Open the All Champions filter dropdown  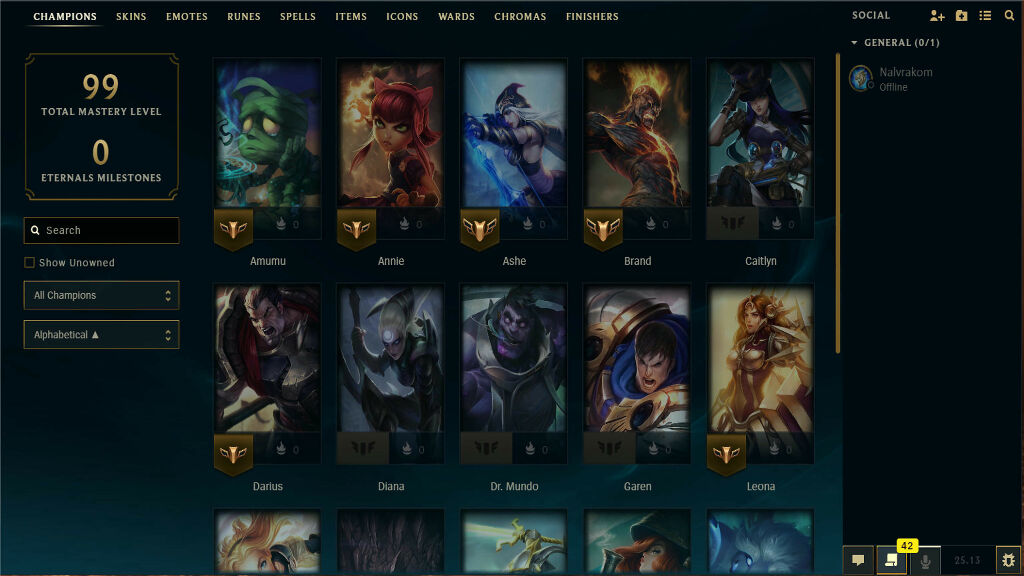101,296
